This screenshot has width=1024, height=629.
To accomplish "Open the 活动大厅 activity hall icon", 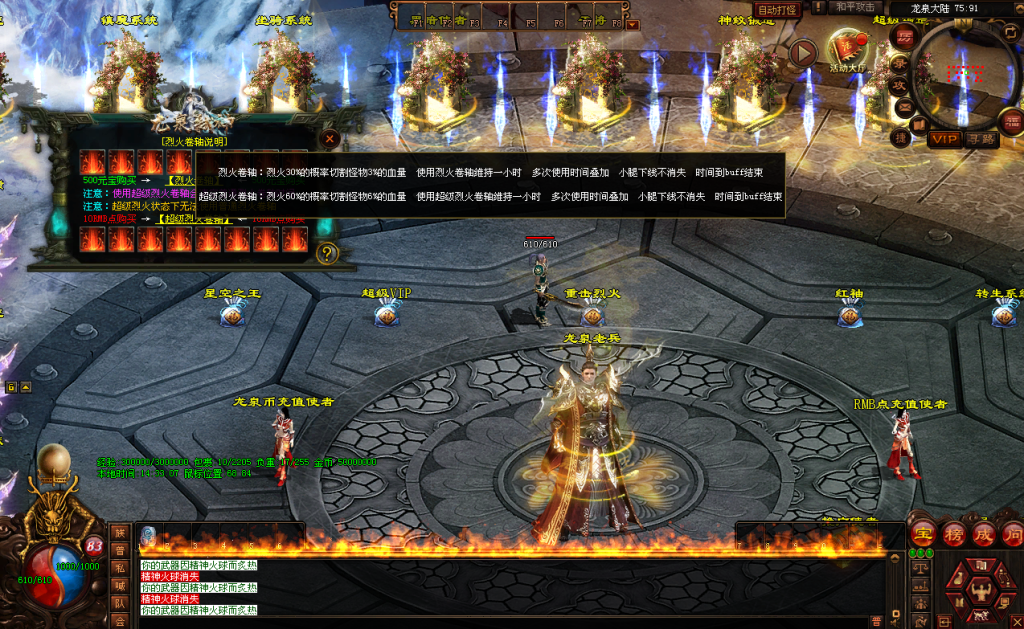I will (x=850, y=50).
